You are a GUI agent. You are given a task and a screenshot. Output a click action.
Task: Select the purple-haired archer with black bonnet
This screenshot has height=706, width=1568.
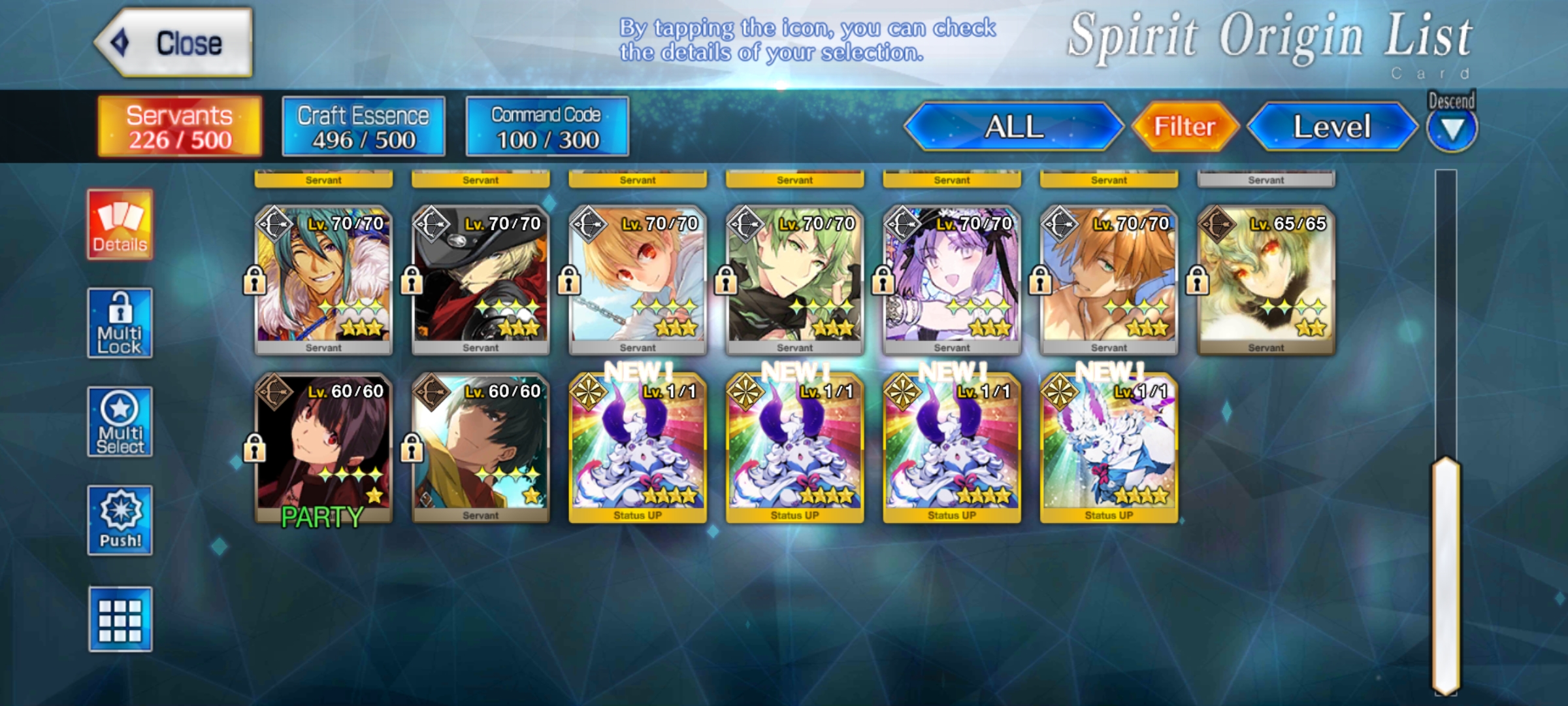point(952,280)
